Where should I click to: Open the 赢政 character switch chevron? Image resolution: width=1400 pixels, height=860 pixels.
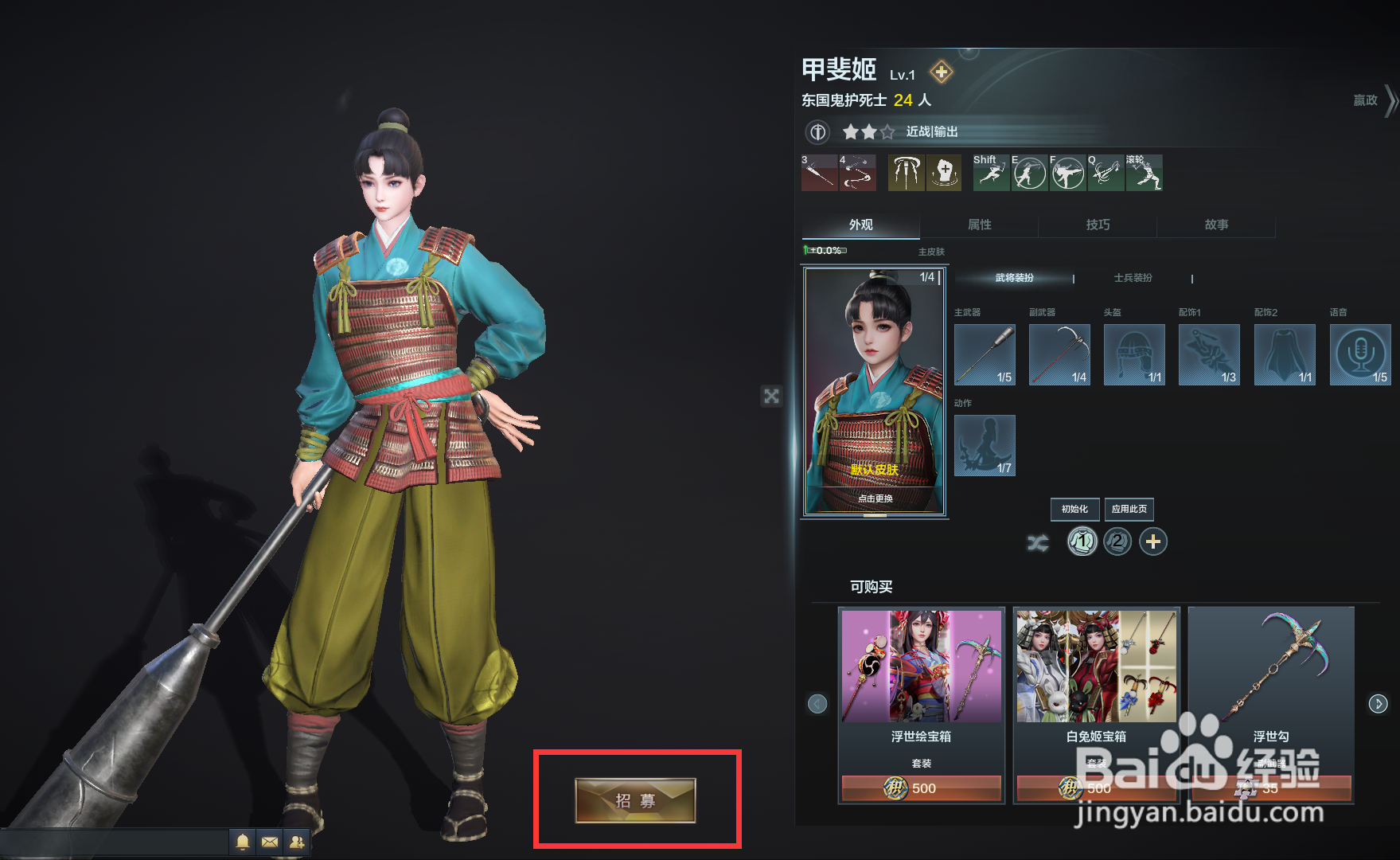(1391, 101)
